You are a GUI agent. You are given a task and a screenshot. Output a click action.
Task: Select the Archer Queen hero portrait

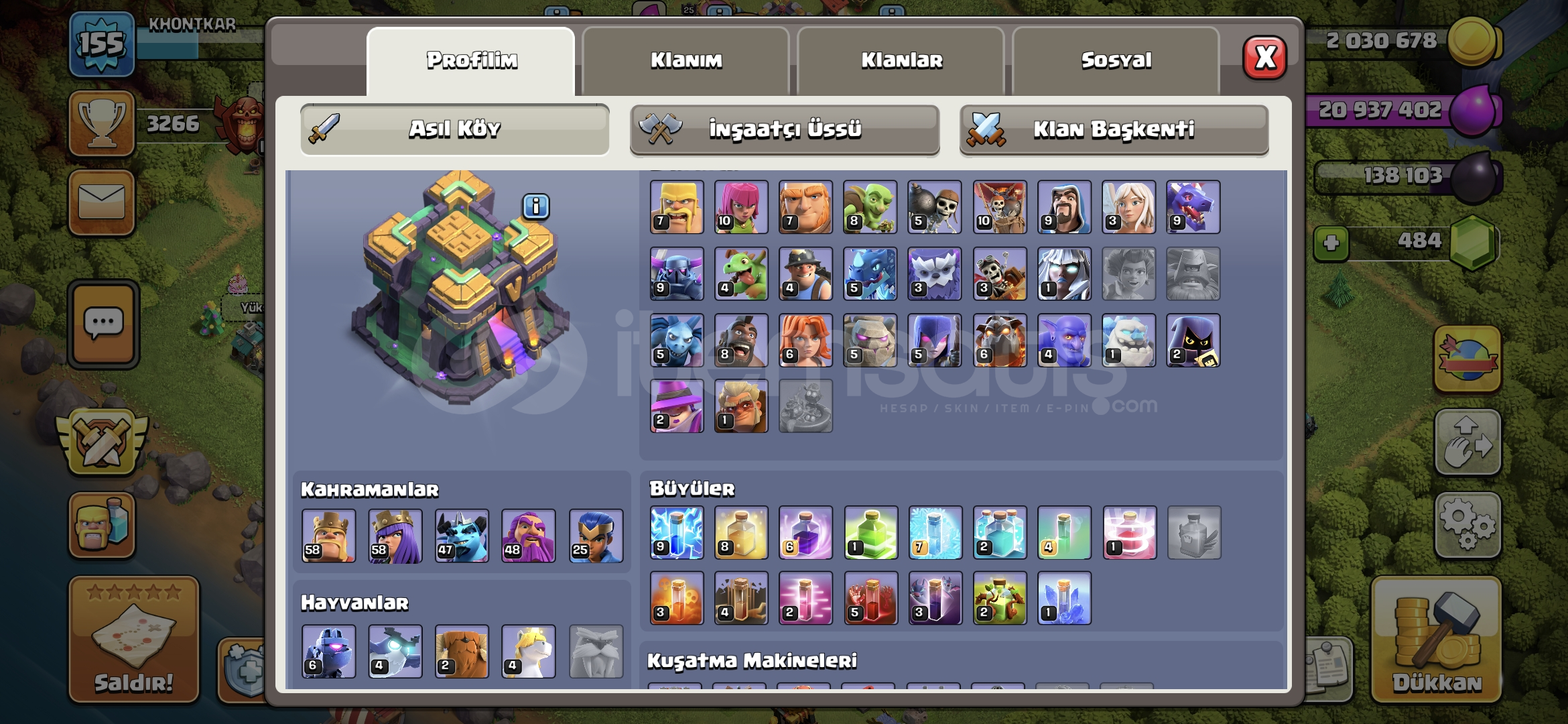tap(394, 536)
